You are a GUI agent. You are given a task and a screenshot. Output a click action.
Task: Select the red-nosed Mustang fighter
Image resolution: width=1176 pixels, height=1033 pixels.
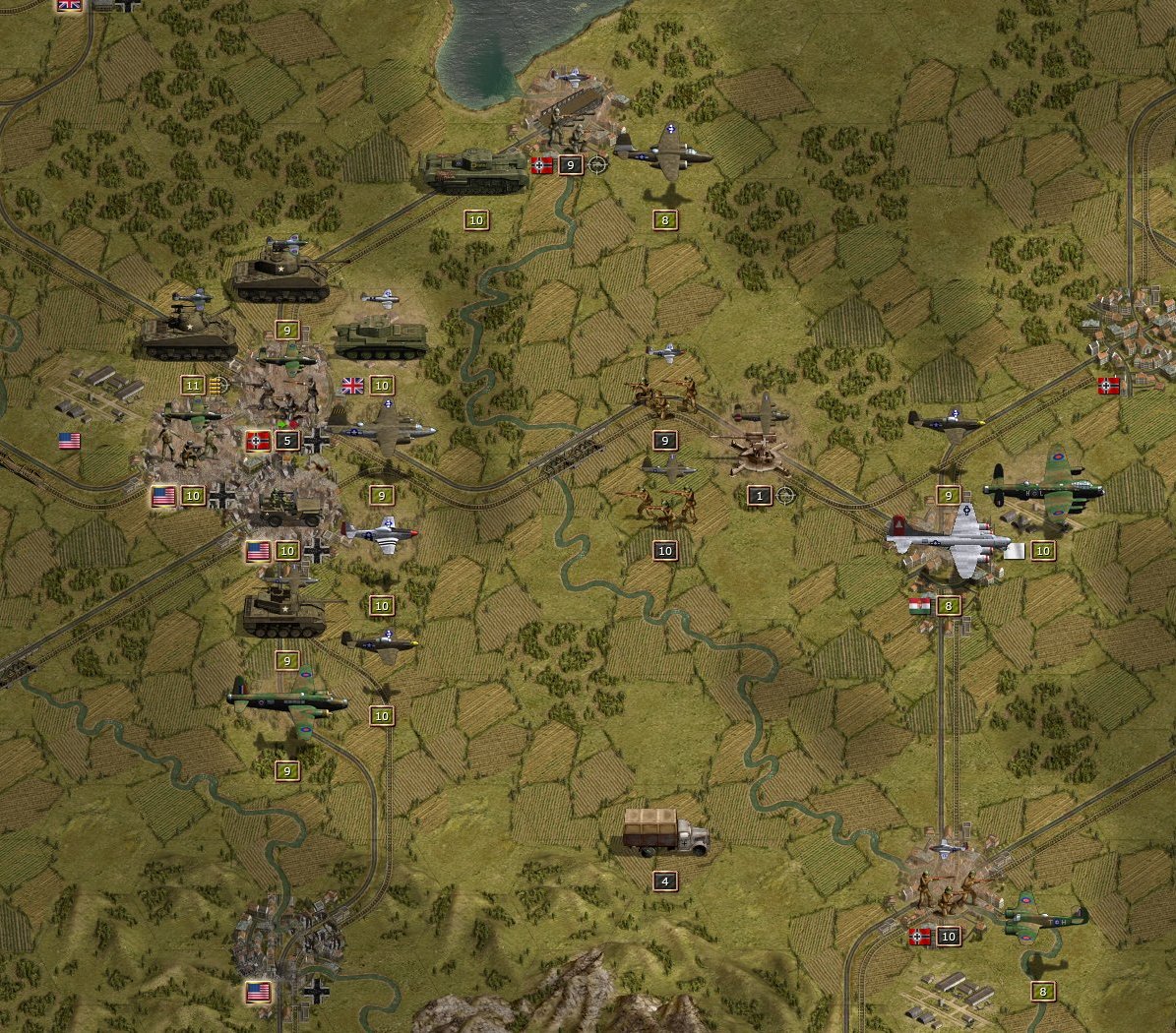(381, 533)
